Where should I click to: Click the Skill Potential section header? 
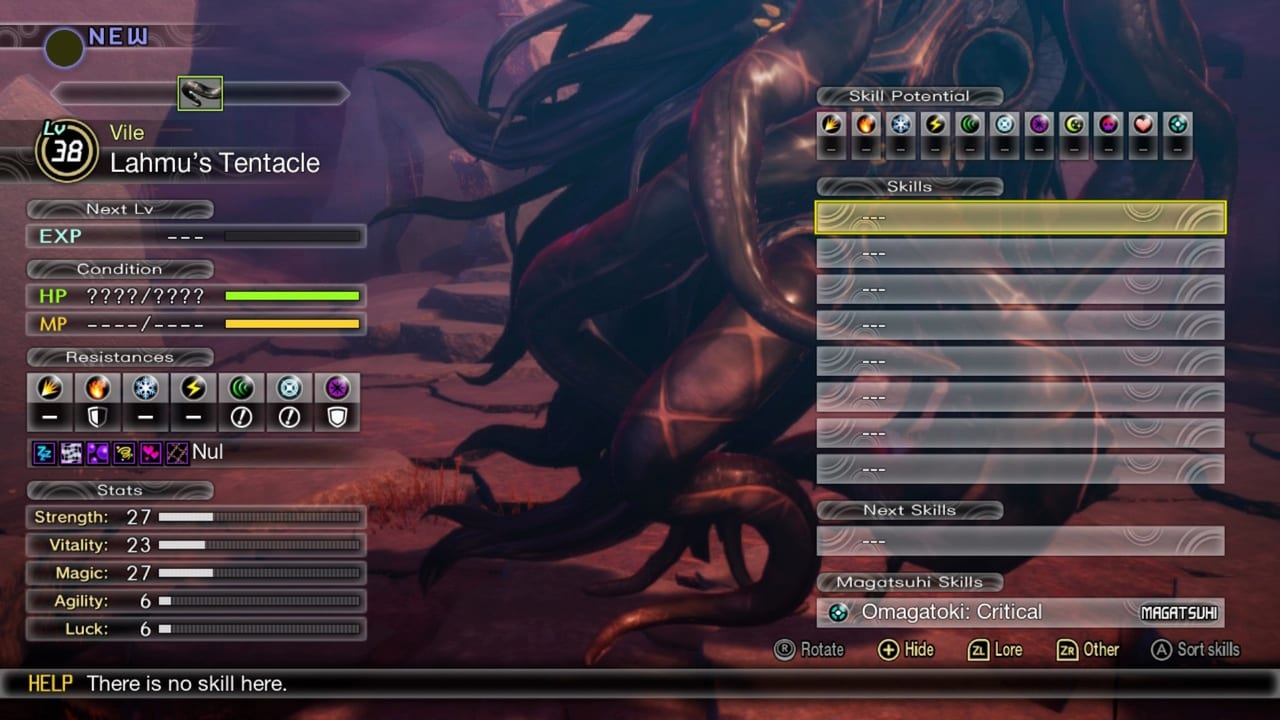[910, 96]
